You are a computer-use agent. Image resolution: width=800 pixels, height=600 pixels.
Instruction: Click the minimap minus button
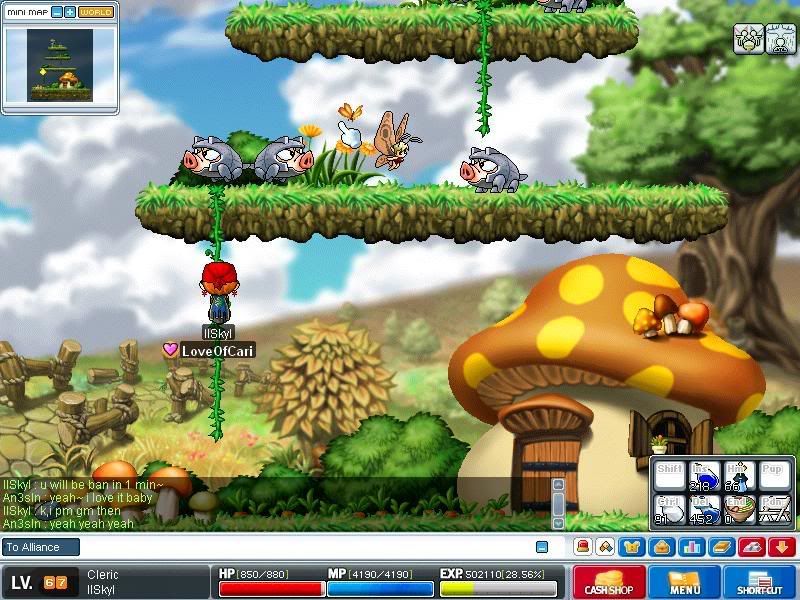[x=57, y=12]
